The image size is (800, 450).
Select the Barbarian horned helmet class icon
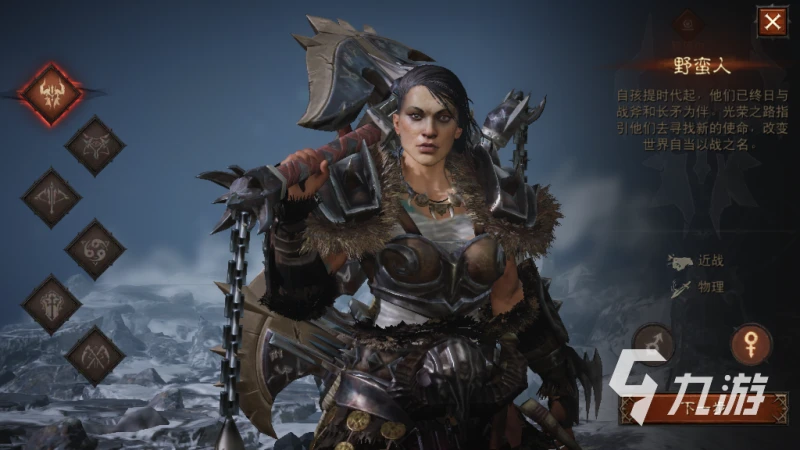50,93
